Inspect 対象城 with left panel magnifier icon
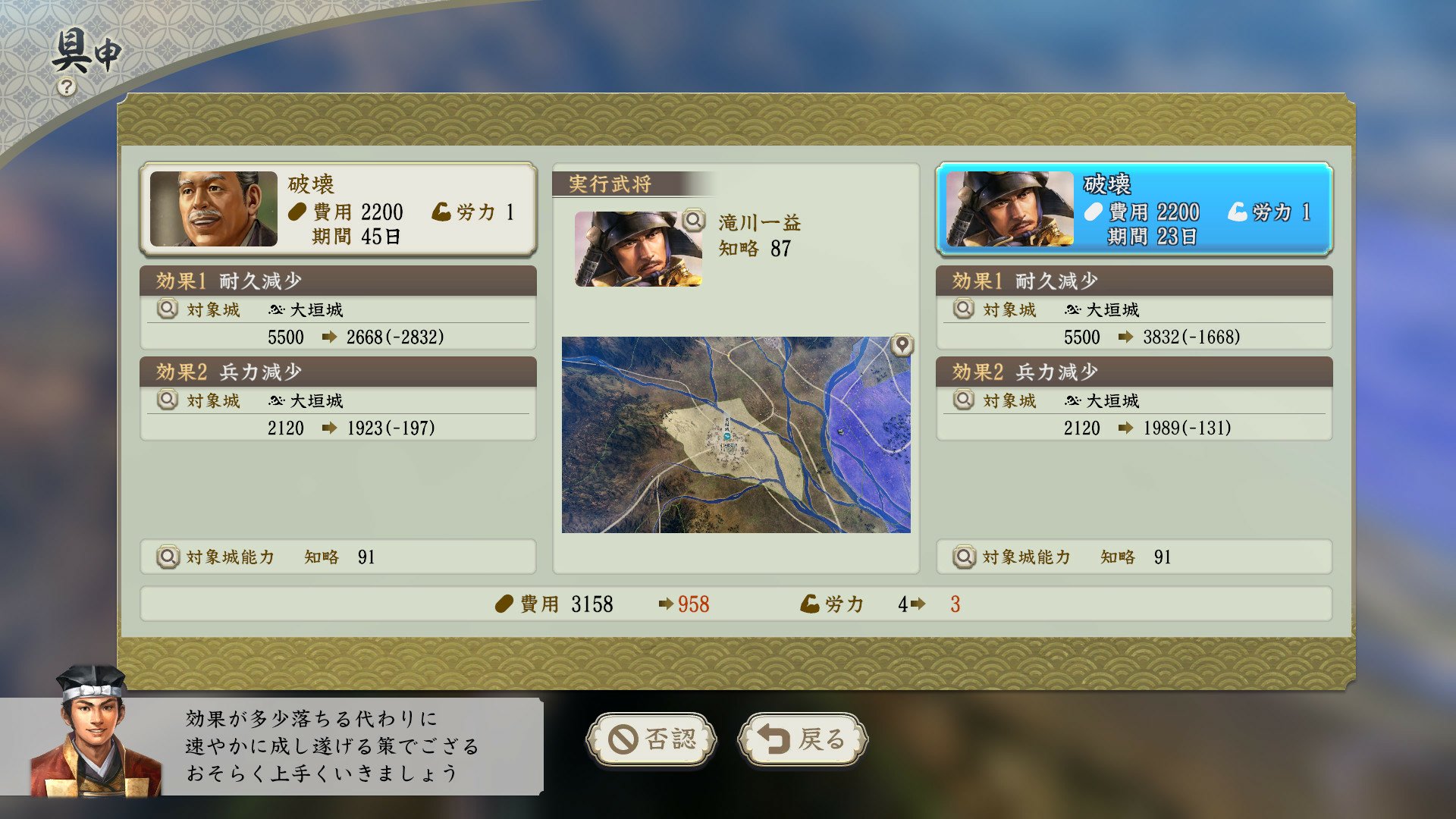Screen dimensions: 1456x819 pos(167,309)
